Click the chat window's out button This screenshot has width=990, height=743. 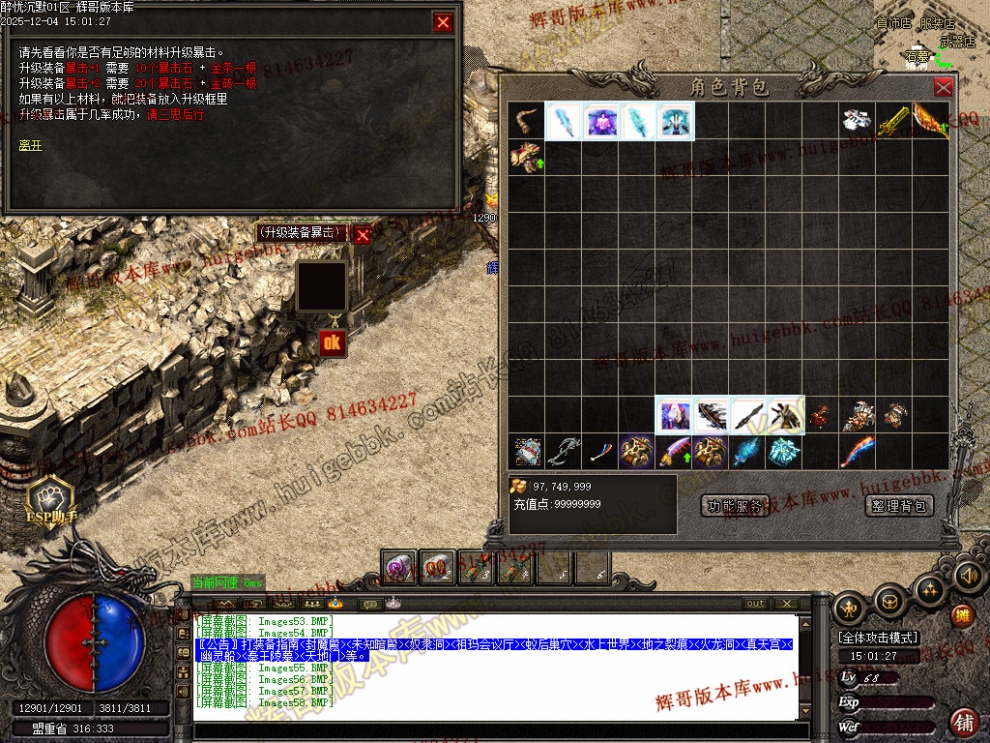(756, 603)
